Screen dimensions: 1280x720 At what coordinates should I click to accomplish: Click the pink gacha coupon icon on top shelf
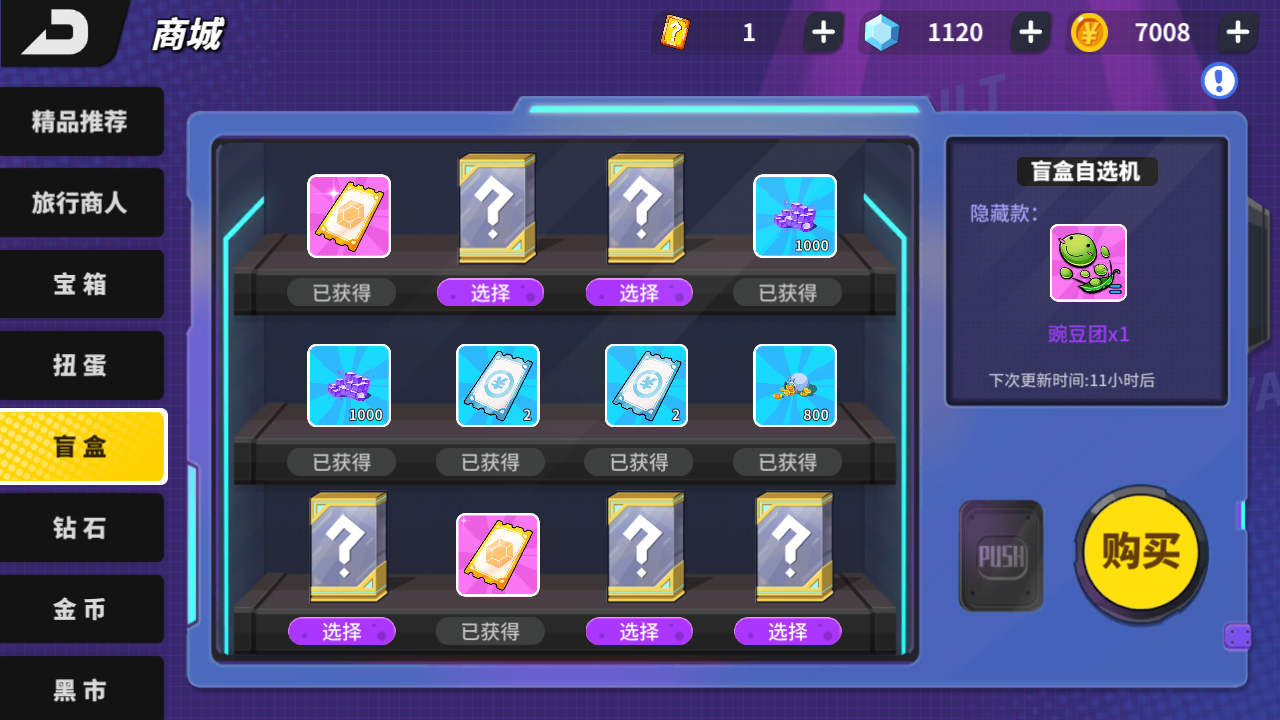coord(348,216)
